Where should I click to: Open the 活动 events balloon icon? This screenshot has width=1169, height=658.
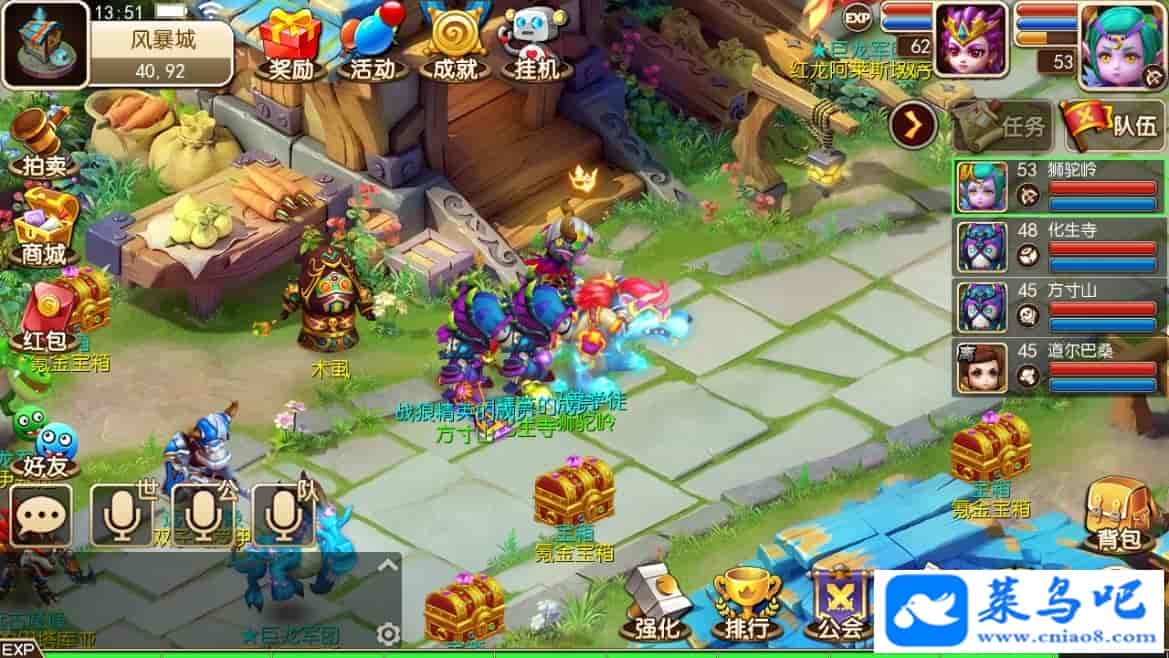372,43
